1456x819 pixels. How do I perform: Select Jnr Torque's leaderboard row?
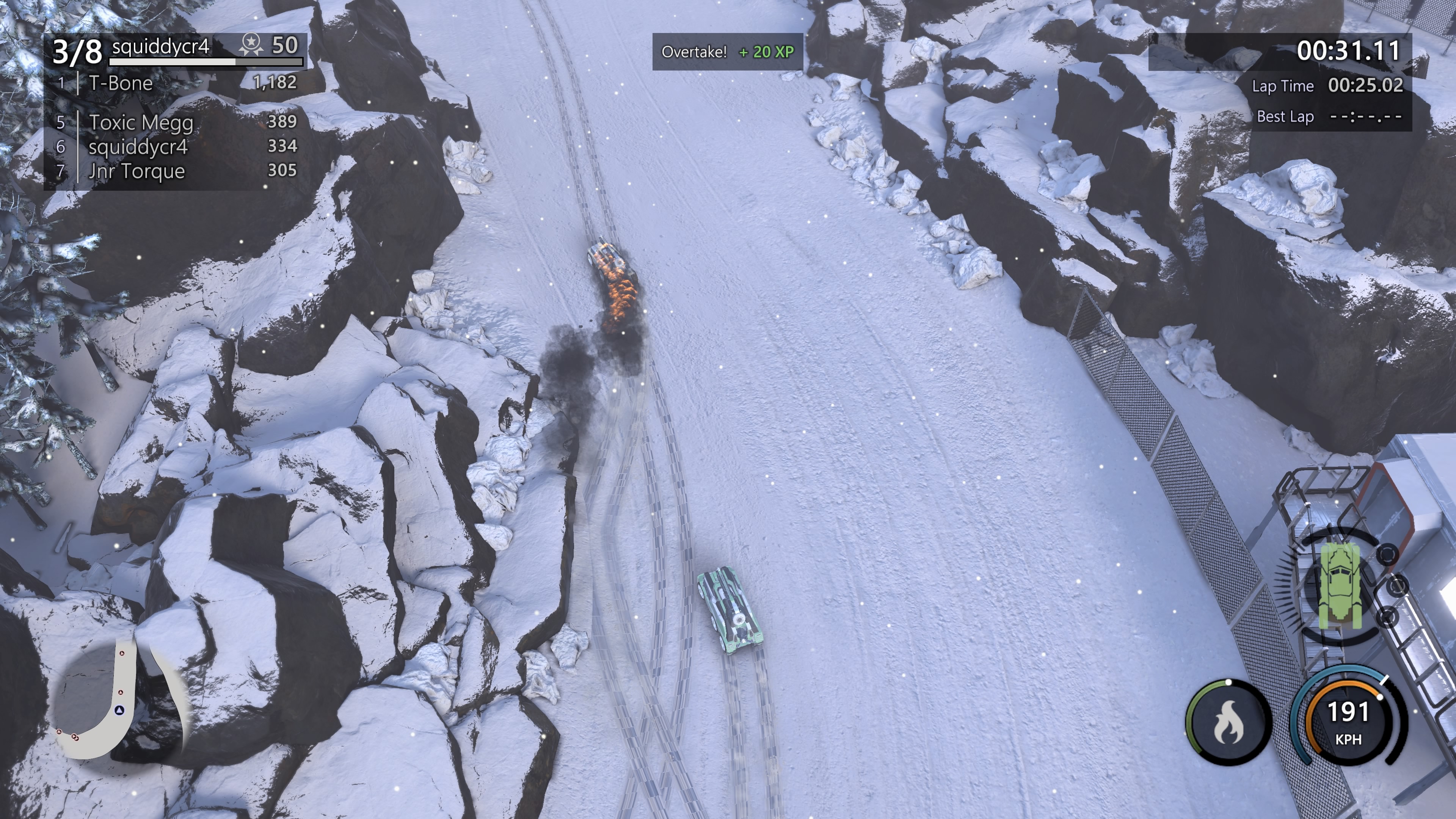pos(176,171)
